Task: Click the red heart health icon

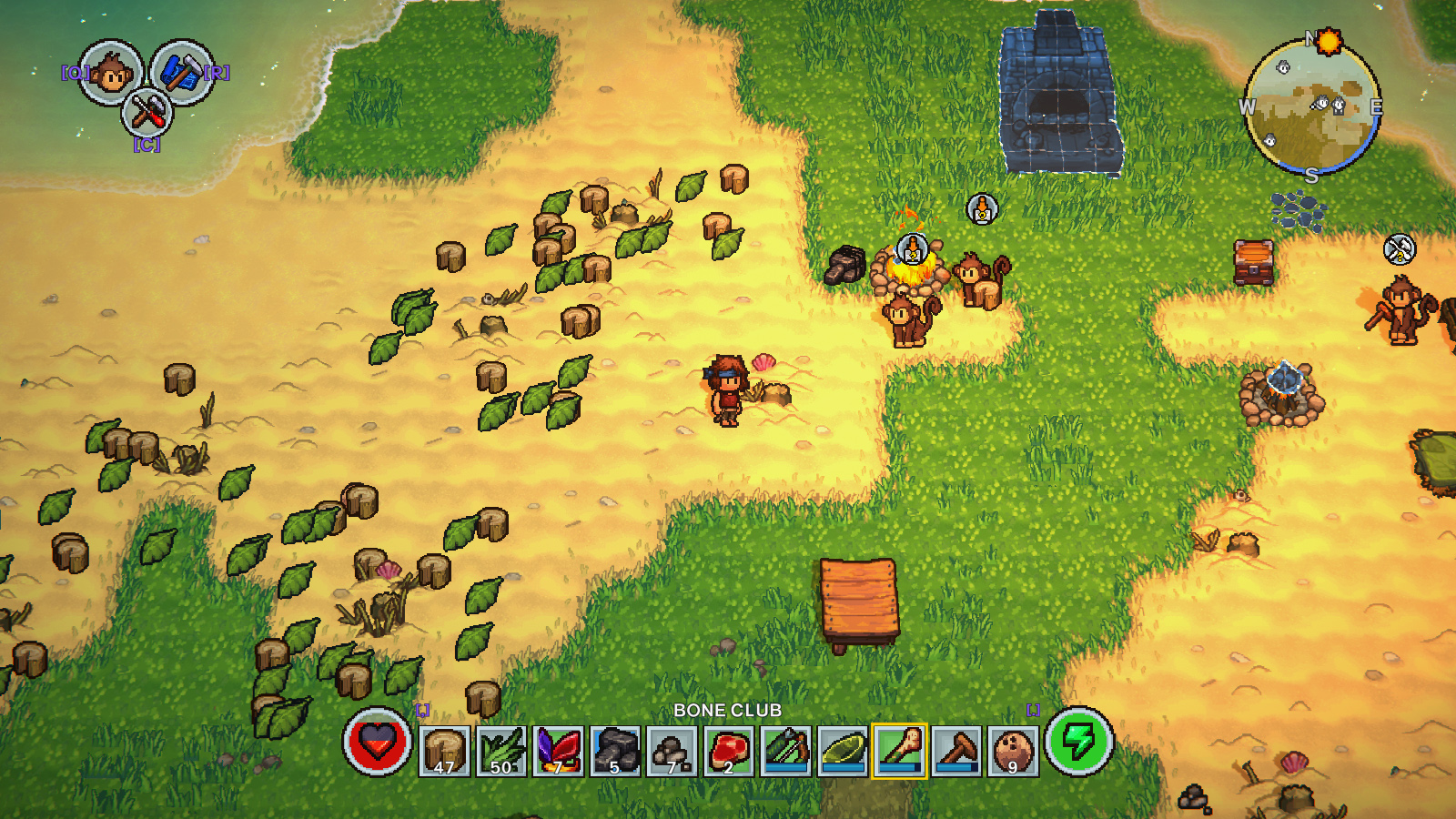Action: point(378,742)
